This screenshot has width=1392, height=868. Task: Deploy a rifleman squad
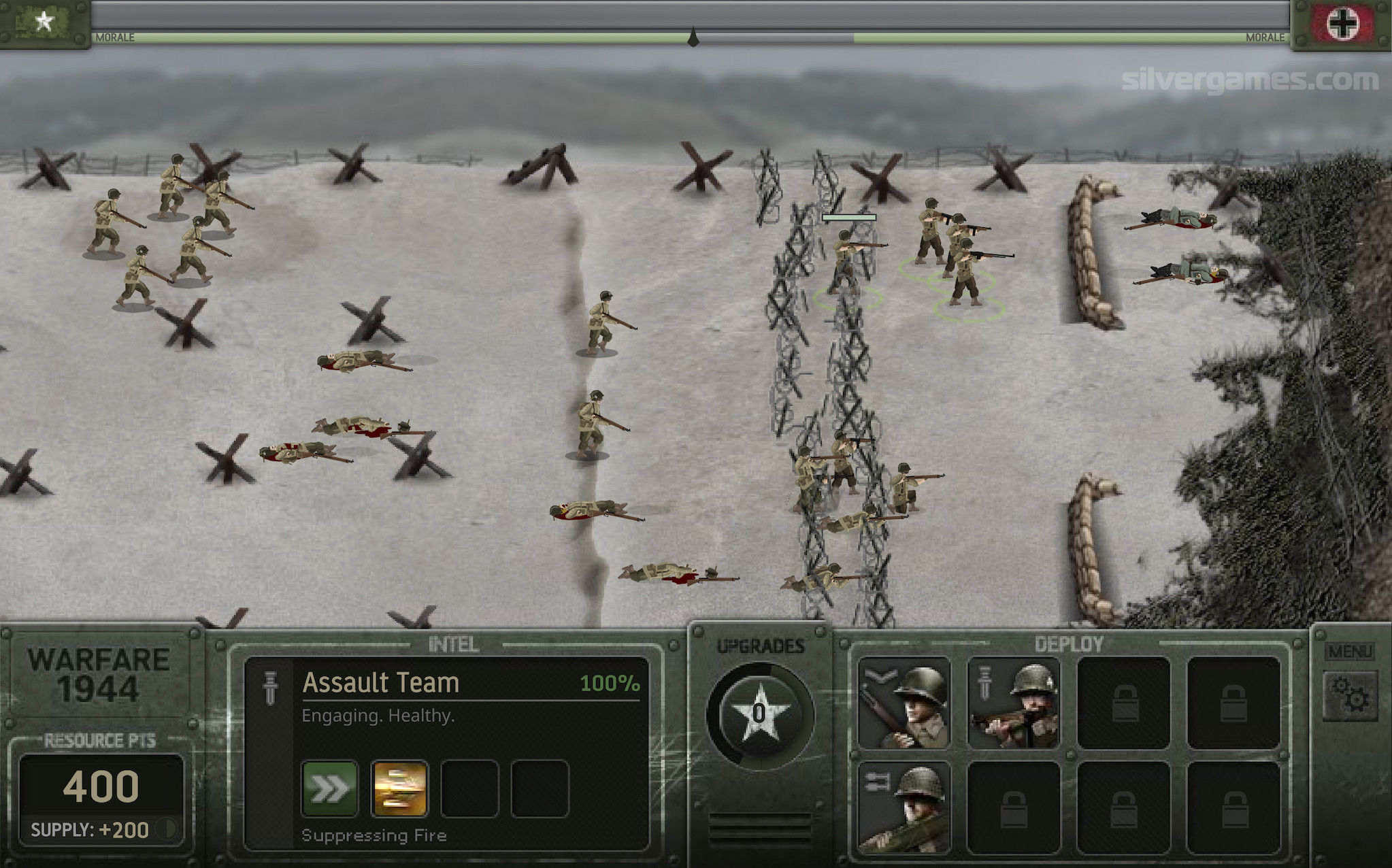coord(904,703)
